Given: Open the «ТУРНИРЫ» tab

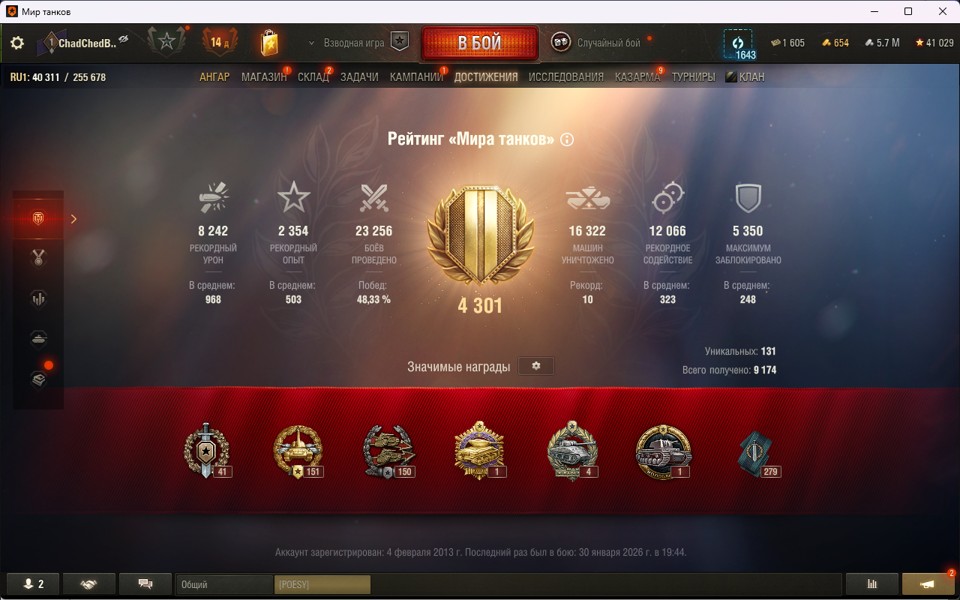Looking at the screenshot, I should pyautogui.click(x=693, y=77).
